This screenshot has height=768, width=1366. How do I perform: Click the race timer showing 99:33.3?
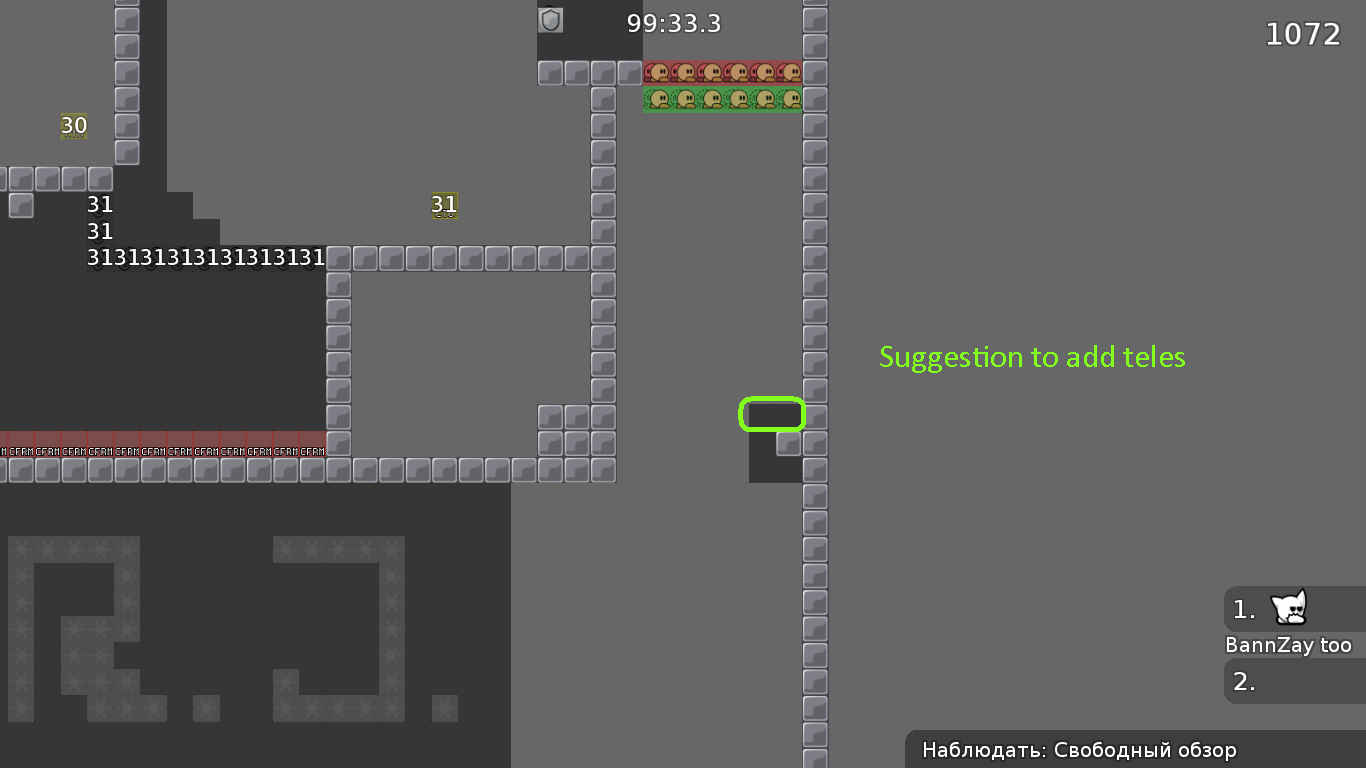point(674,23)
